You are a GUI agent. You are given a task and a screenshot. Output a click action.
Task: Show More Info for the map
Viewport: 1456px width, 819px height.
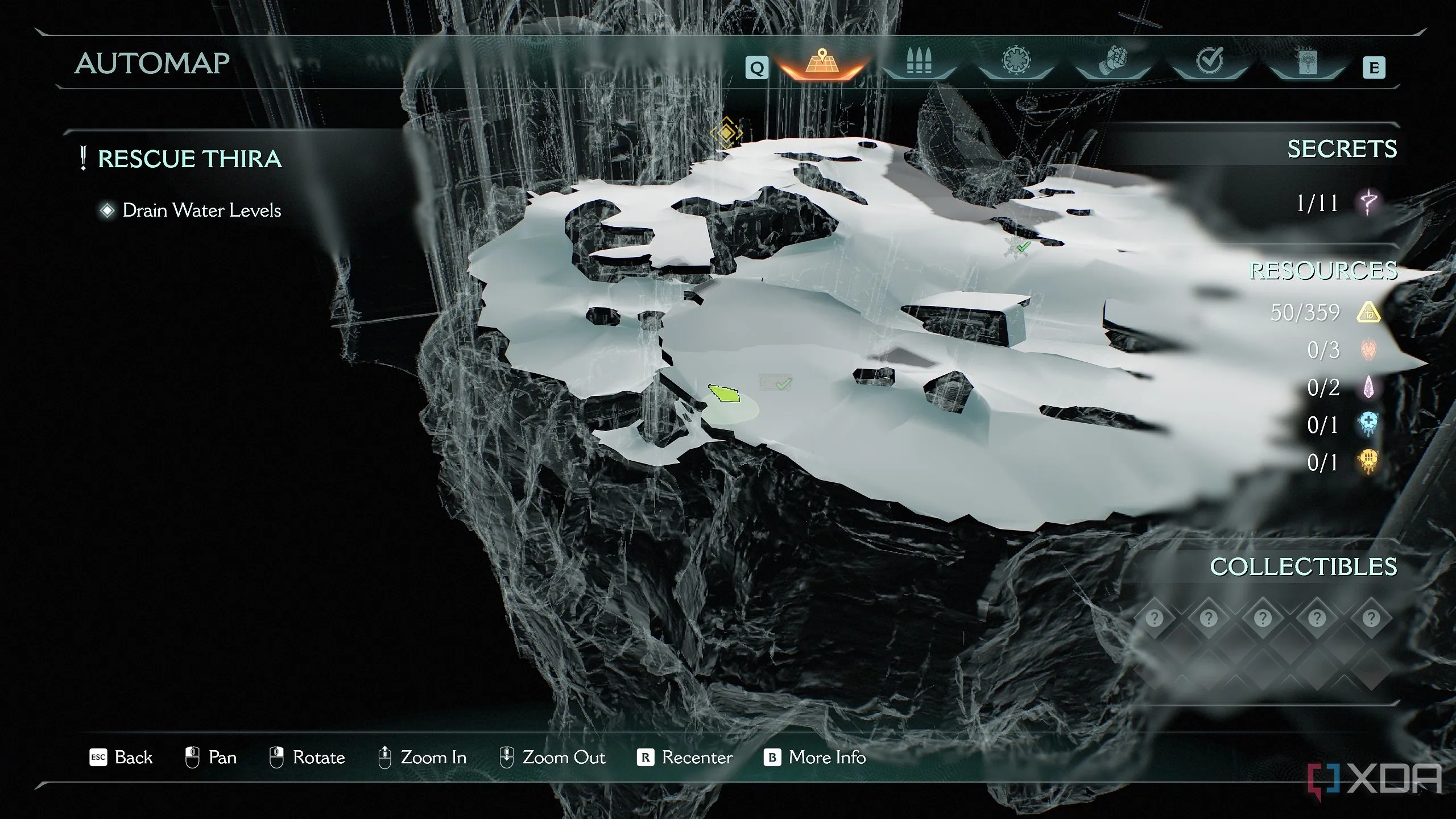pyautogui.click(x=814, y=758)
